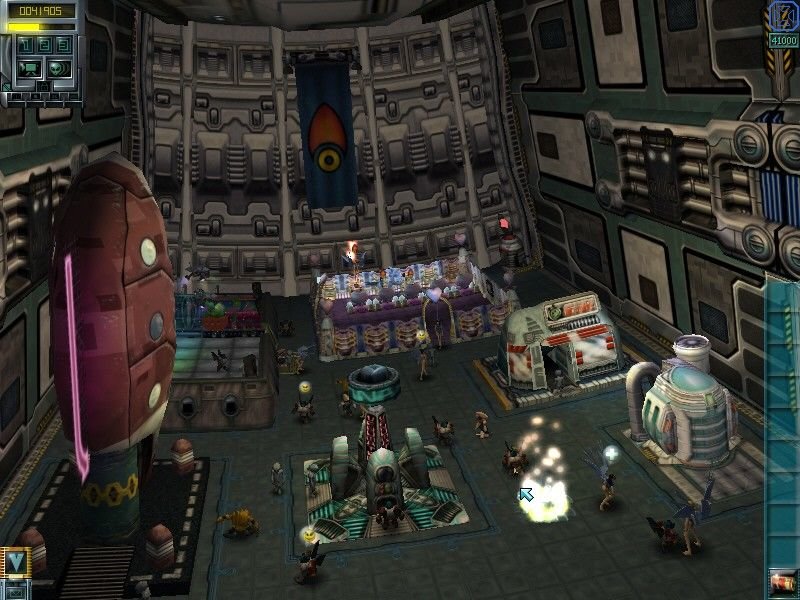The height and width of the screenshot is (600, 800).
Task: Select speed button number 1
Action: pos(24,46)
